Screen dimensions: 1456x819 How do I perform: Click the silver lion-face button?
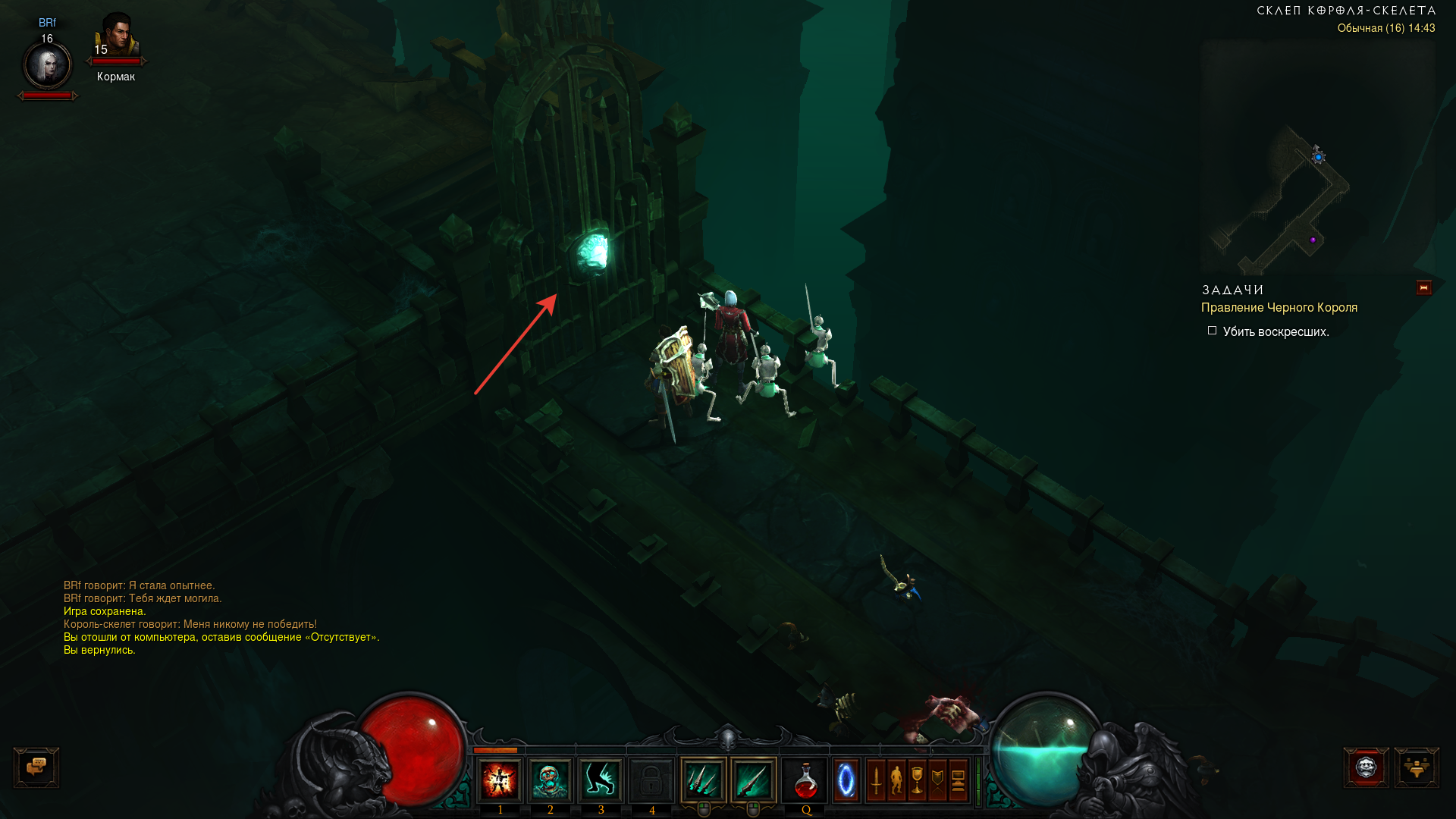1366,767
